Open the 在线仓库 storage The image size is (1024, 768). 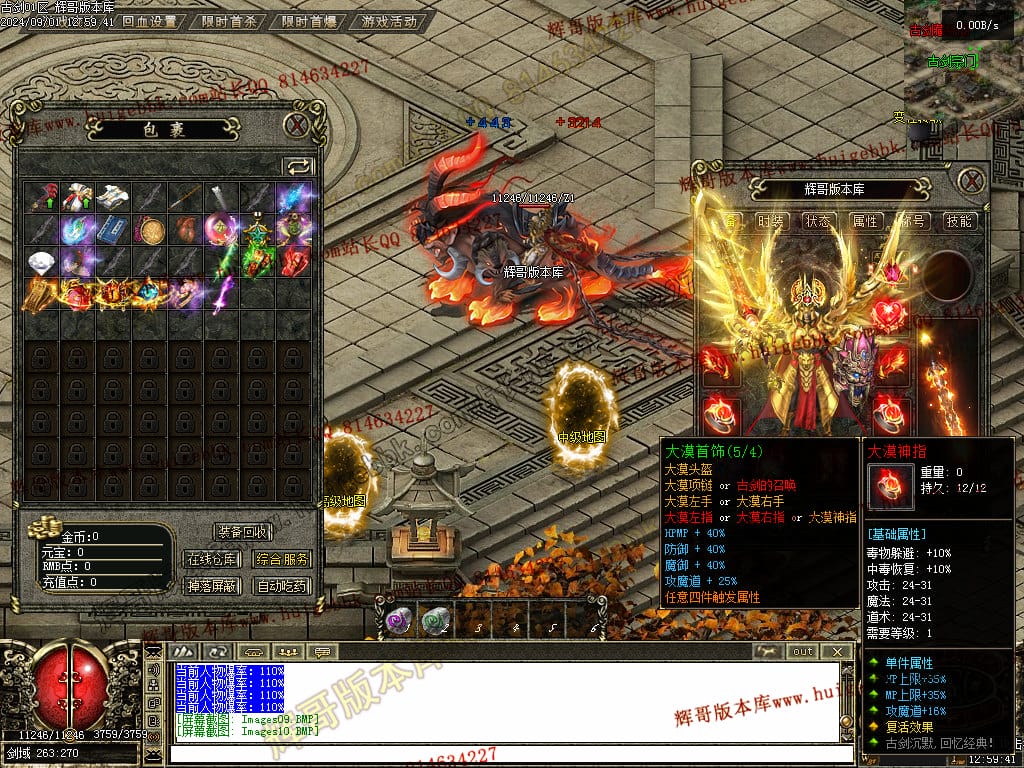212,559
